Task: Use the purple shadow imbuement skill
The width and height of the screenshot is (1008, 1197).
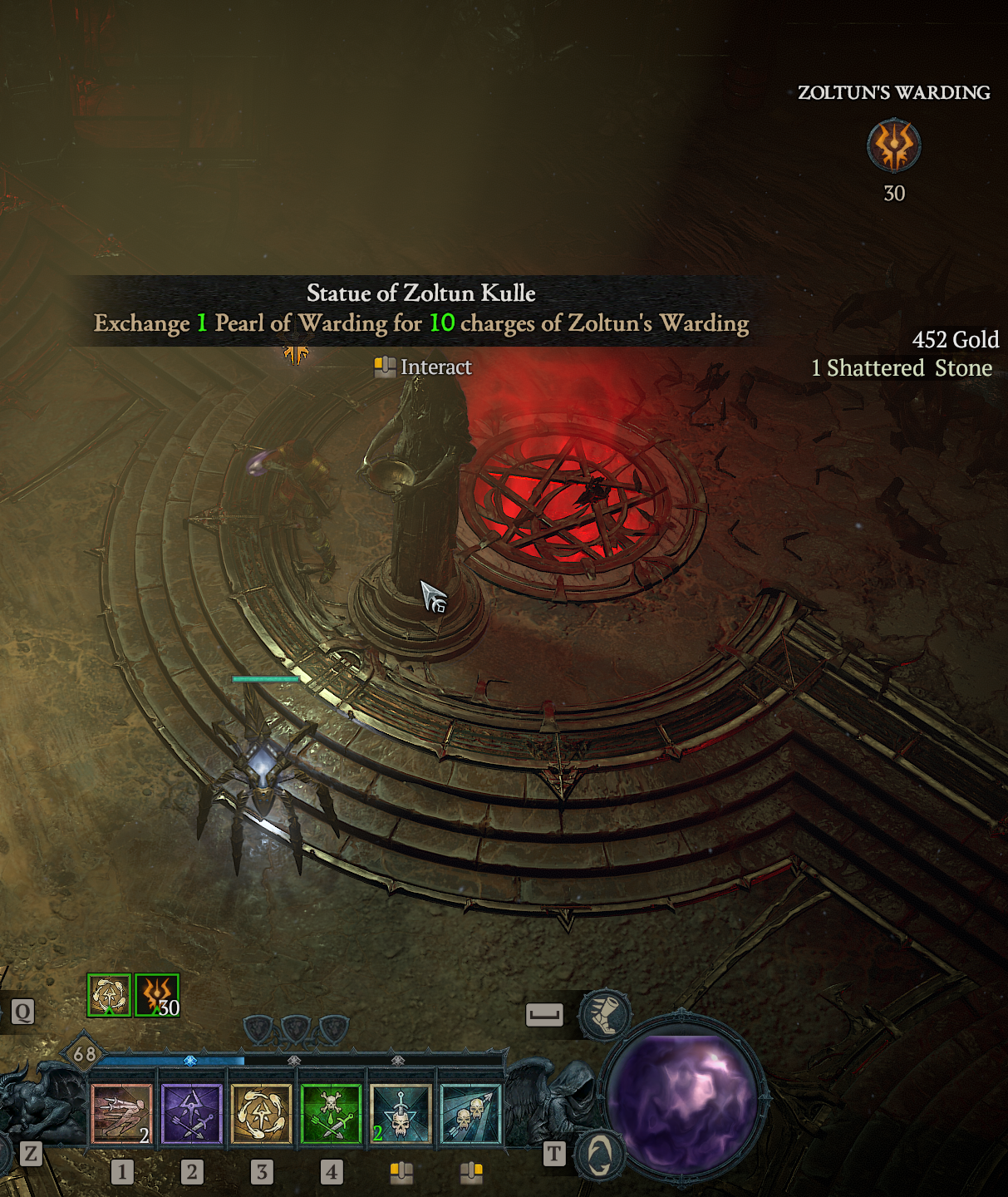Action: coord(191,1114)
